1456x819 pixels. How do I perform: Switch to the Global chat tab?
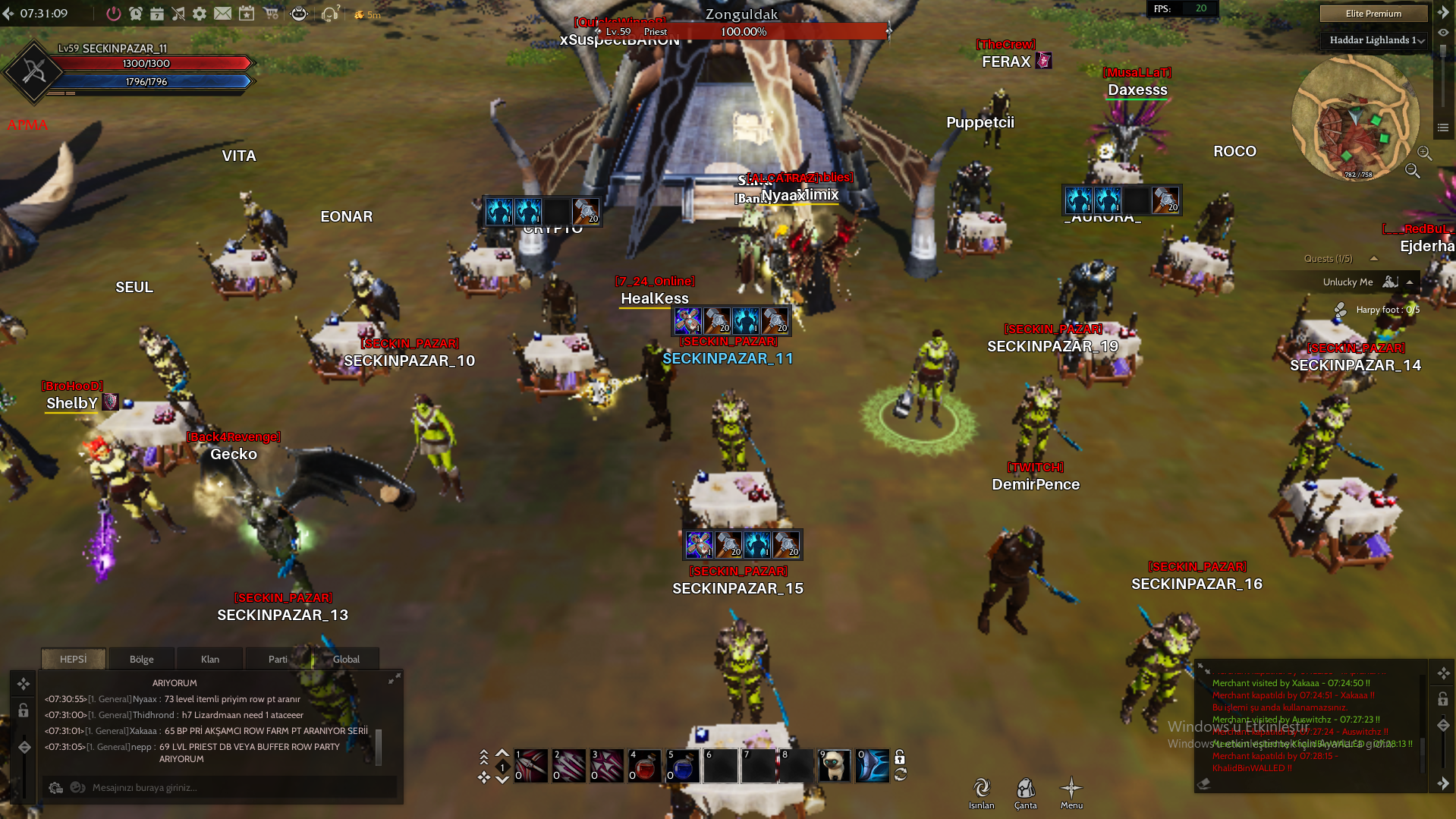(346, 659)
